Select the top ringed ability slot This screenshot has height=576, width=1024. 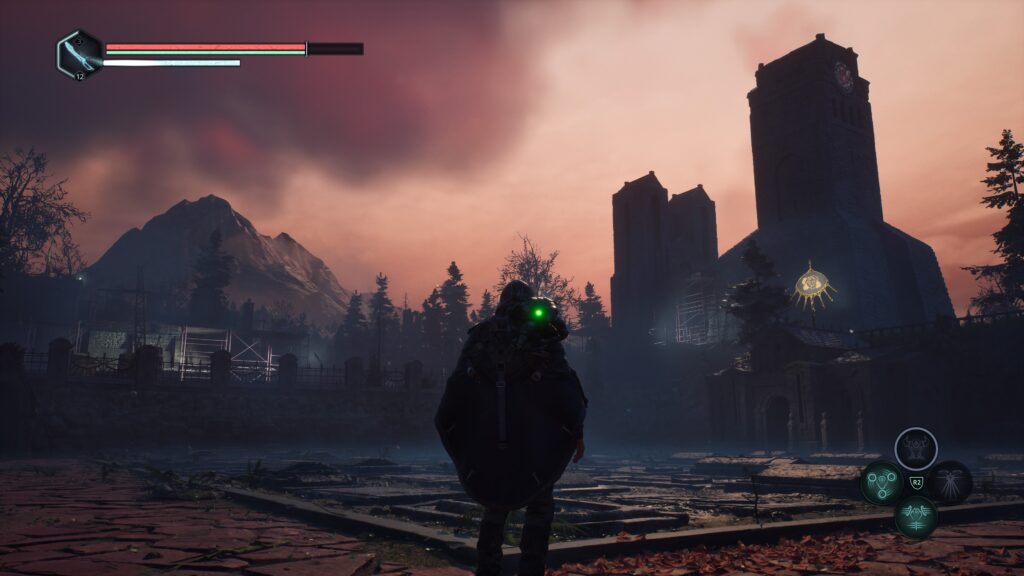(915, 449)
